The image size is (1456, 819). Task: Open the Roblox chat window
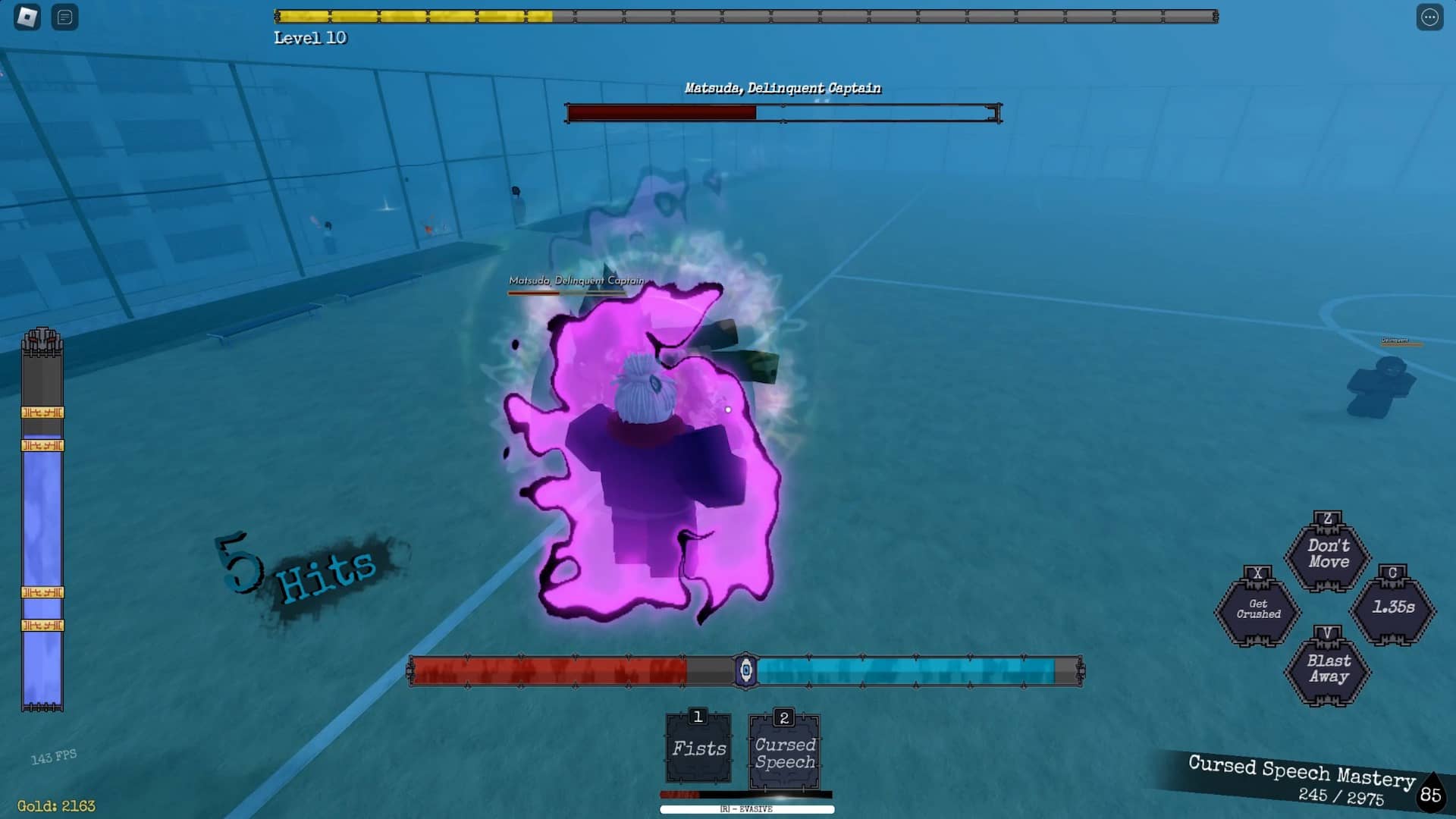tap(65, 17)
